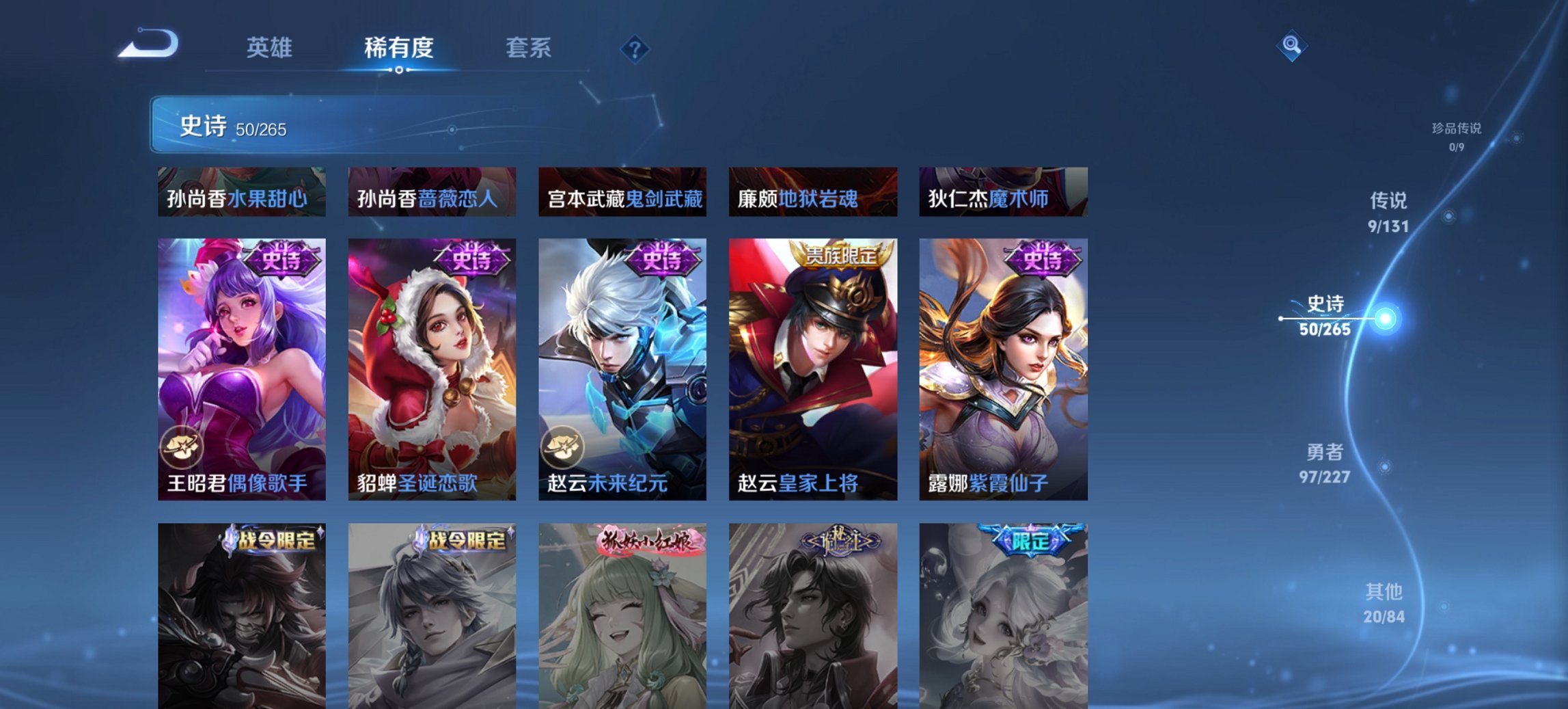The width and height of the screenshot is (1568, 709).
Task: Open search with the magnifier icon
Action: [1290, 46]
